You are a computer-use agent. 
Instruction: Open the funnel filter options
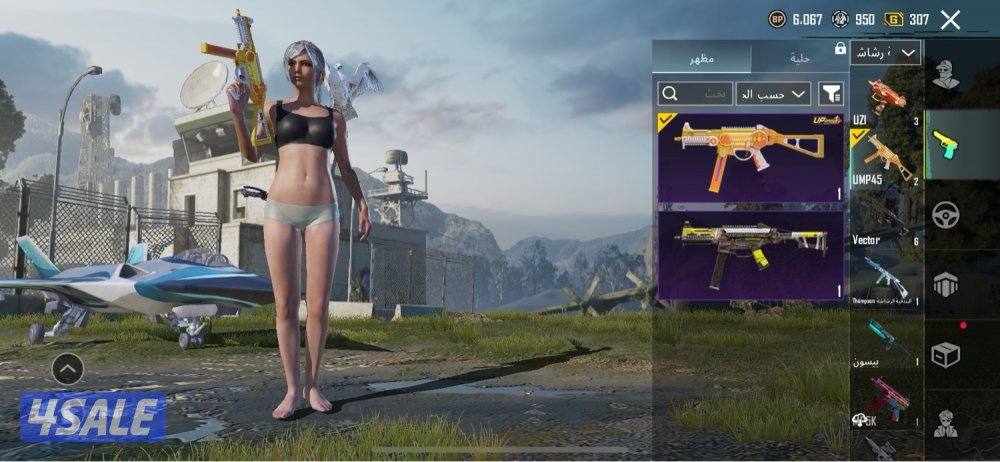(x=831, y=93)
